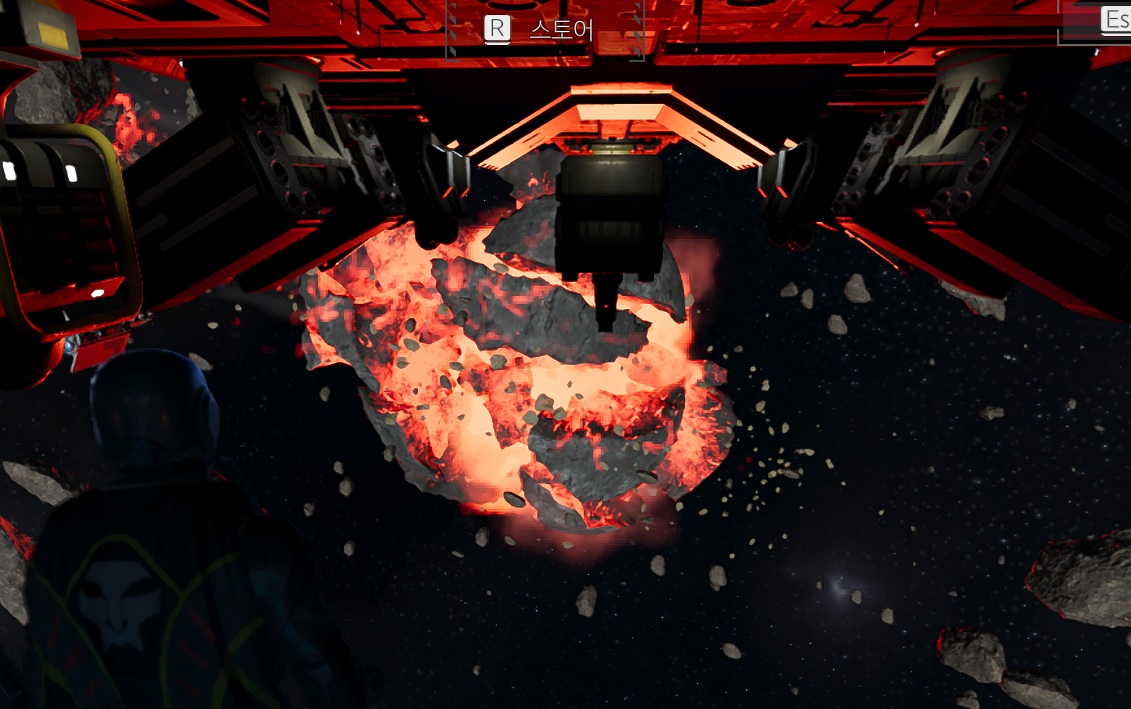Screen dimensions: 1131x709
Task: Open the 스토어 (Store) button
Action: point(545,29)
